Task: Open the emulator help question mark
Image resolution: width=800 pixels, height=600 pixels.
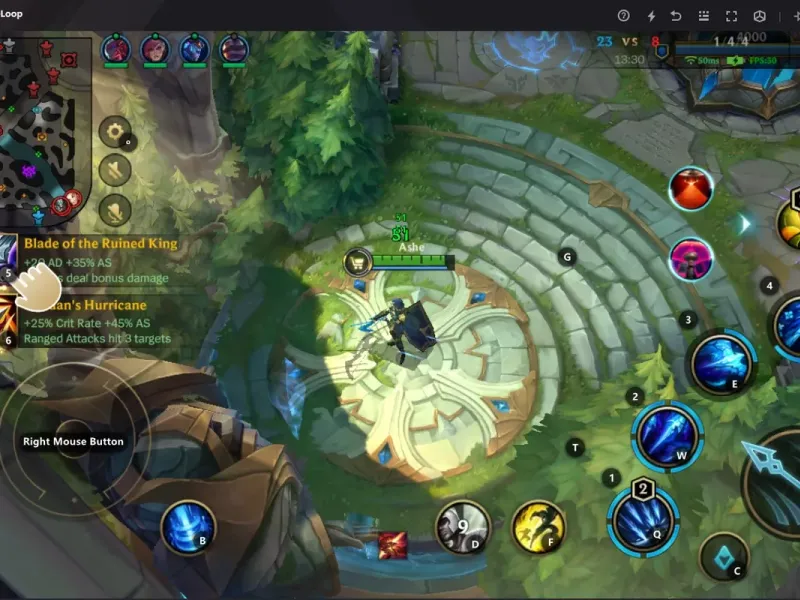Action: 623,15
